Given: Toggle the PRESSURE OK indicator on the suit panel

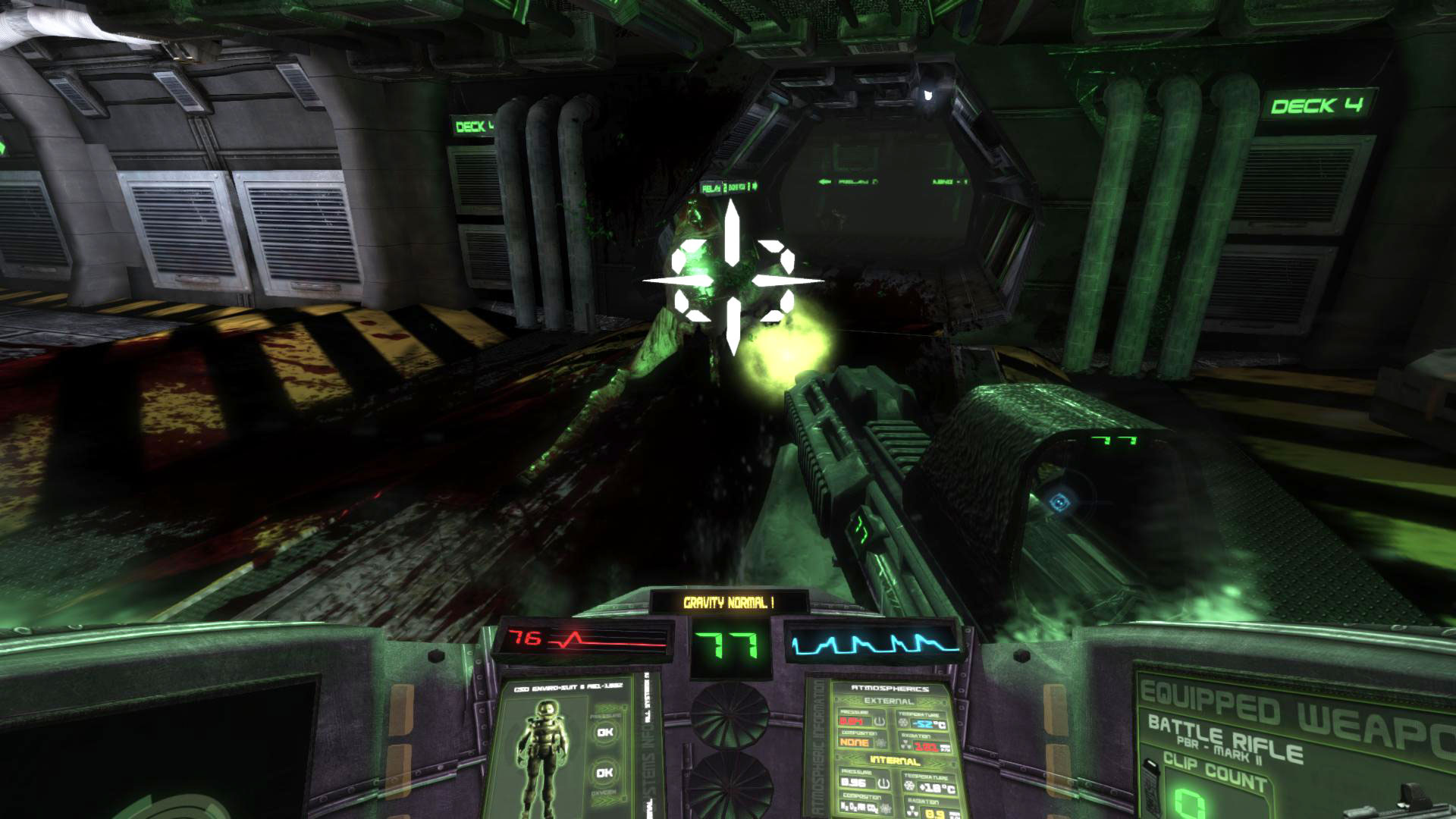Looking at the screenshot, I should (605, 732).
